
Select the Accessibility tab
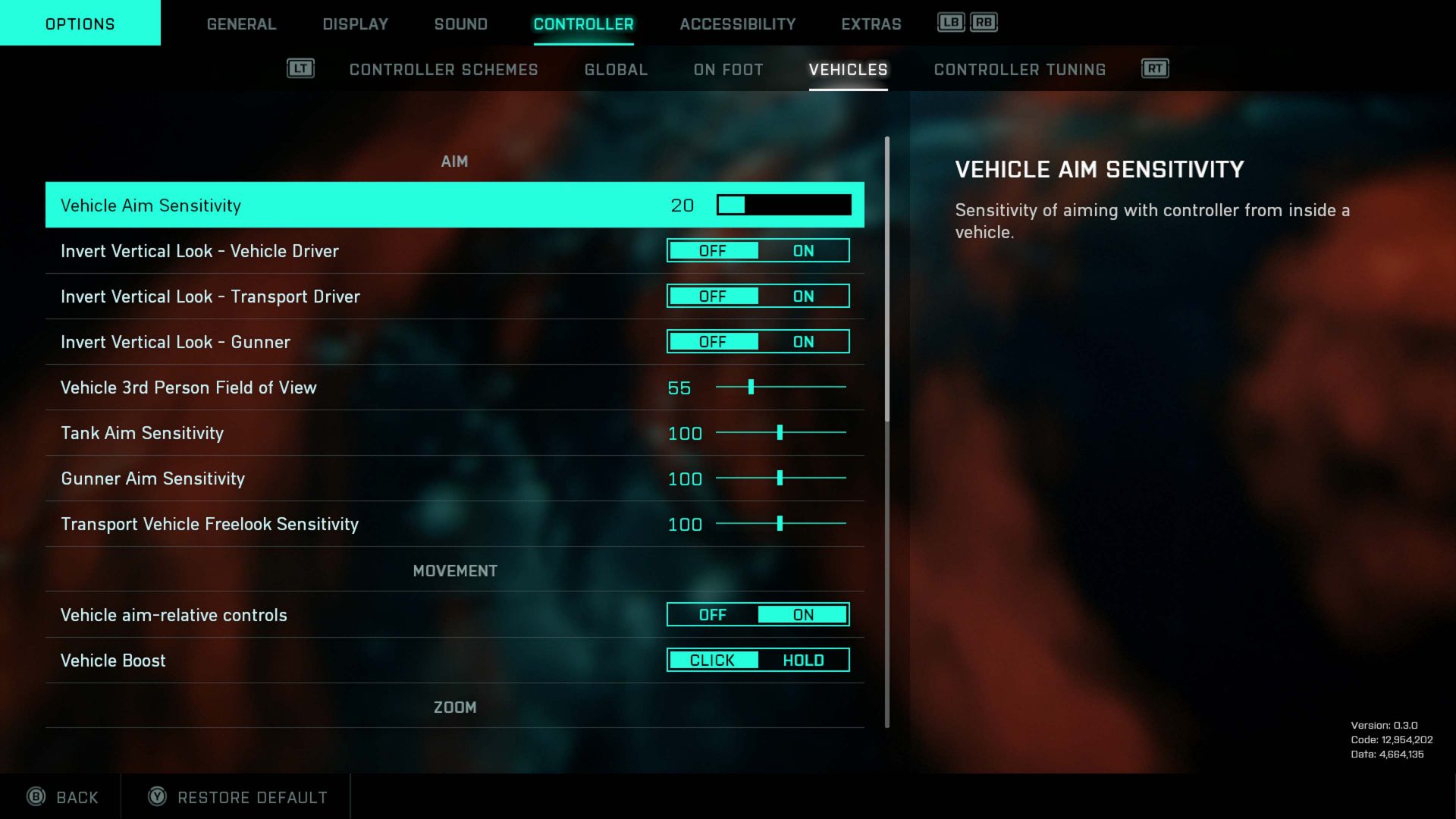[737, 24]
